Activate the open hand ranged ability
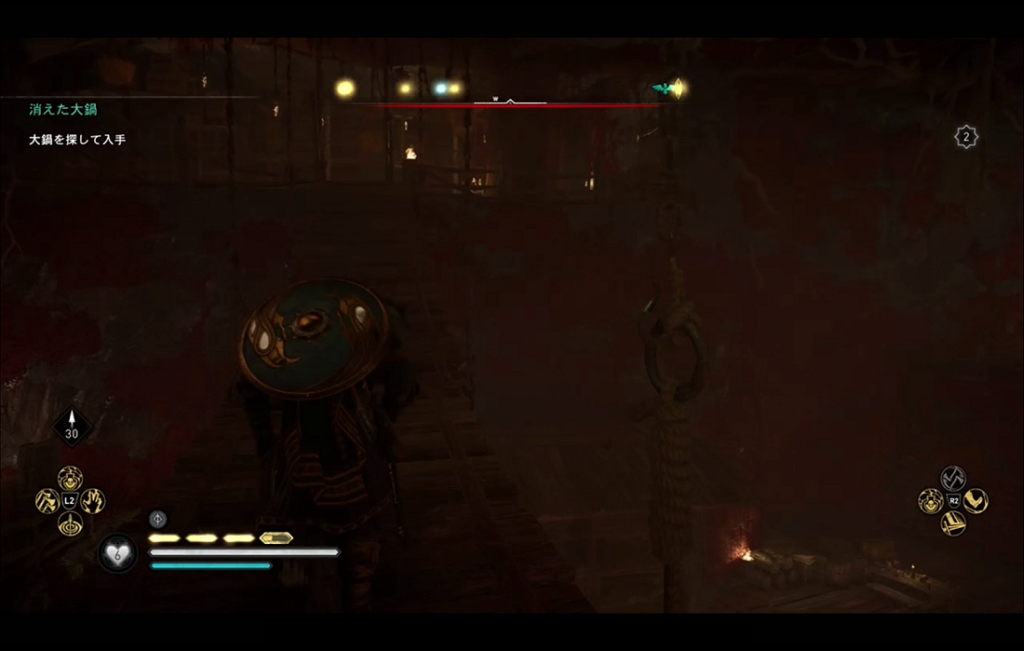1024x651 pixels. 93,500
